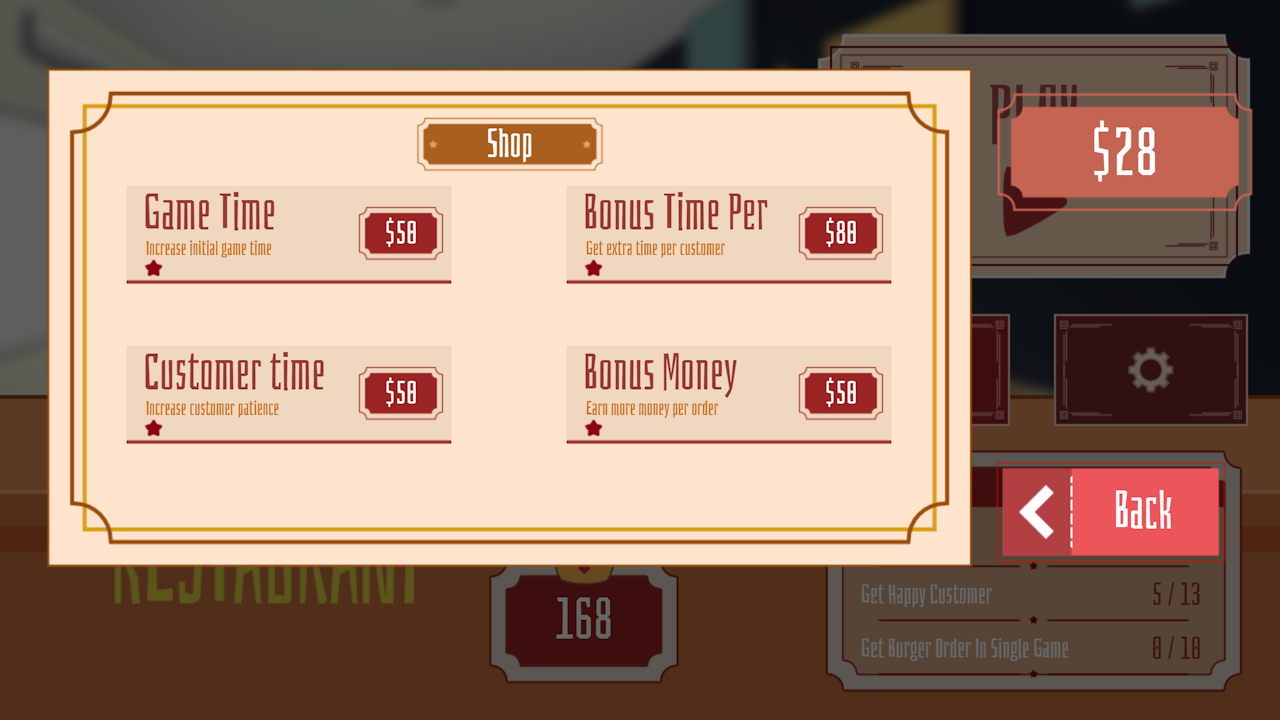Click the star below Bonus Money
The width and height of the screenshot is (1280, 720).
pos(593,427)
